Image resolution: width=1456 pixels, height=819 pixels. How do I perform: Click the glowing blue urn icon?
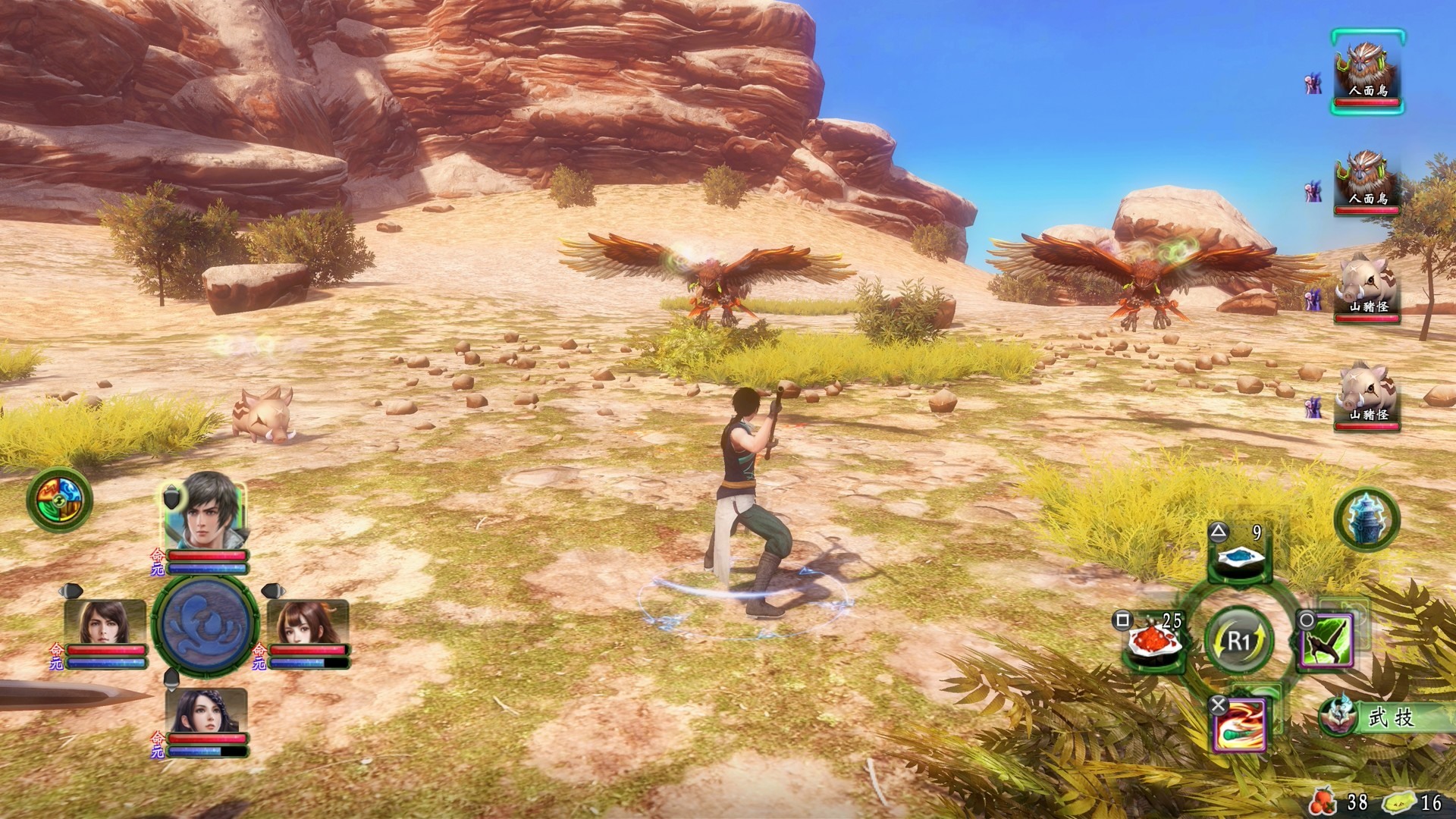pyautogui.click(x=1367, y=519)
